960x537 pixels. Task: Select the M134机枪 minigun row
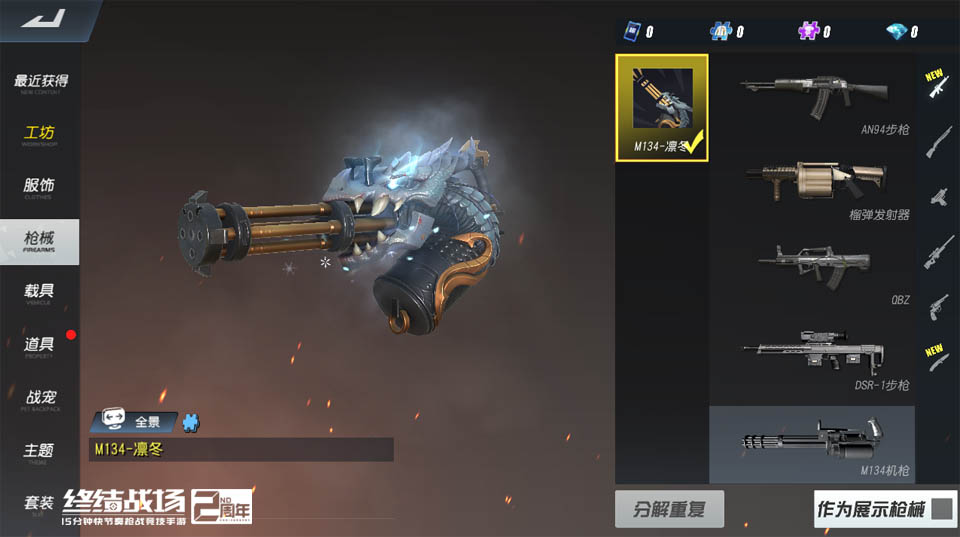[812, 444]
